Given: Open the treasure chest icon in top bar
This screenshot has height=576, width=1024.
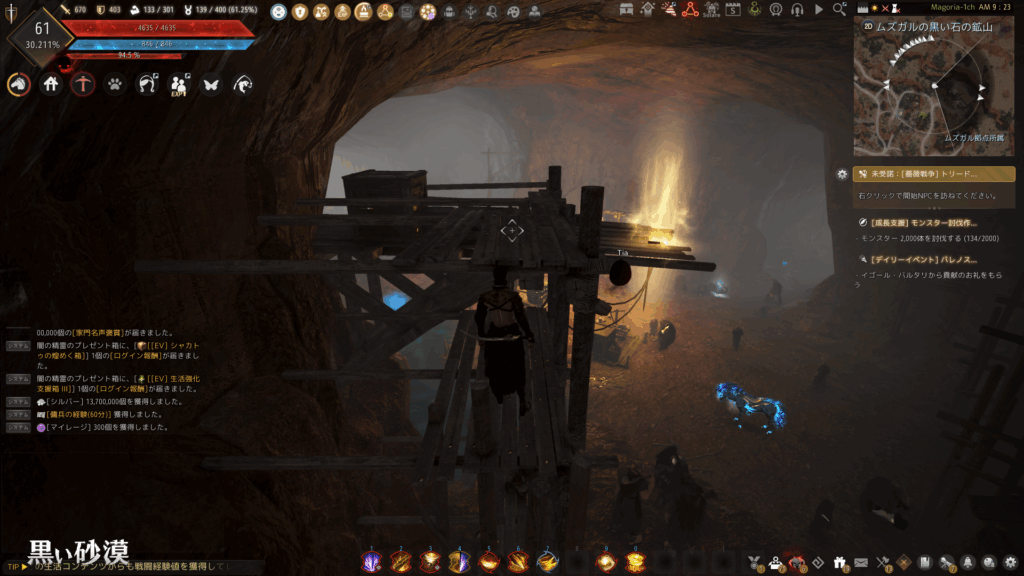Looking at the screenshot, I should (x=626, y=10).
